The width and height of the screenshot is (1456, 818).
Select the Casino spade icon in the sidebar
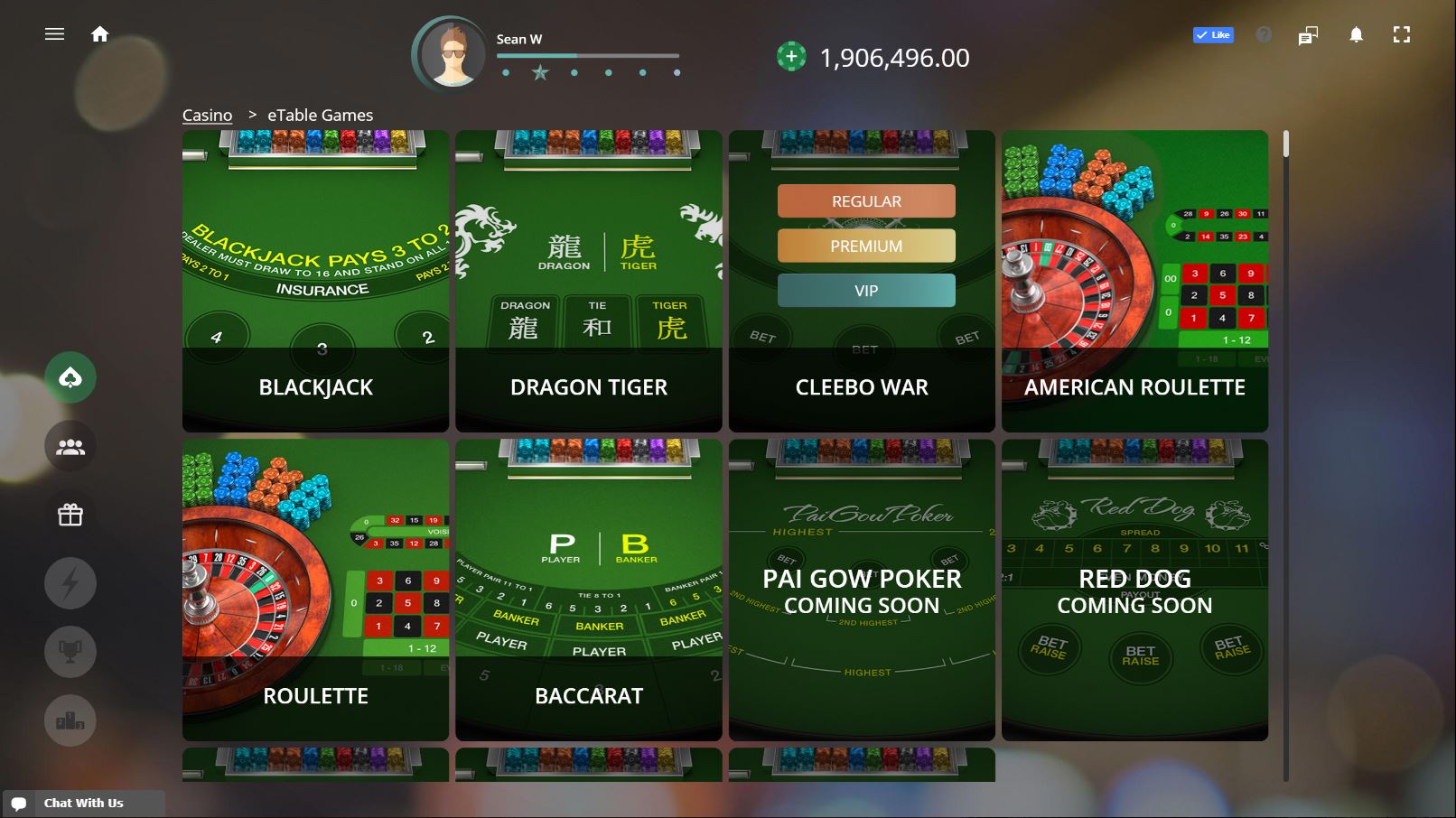(x=70, y=377)
